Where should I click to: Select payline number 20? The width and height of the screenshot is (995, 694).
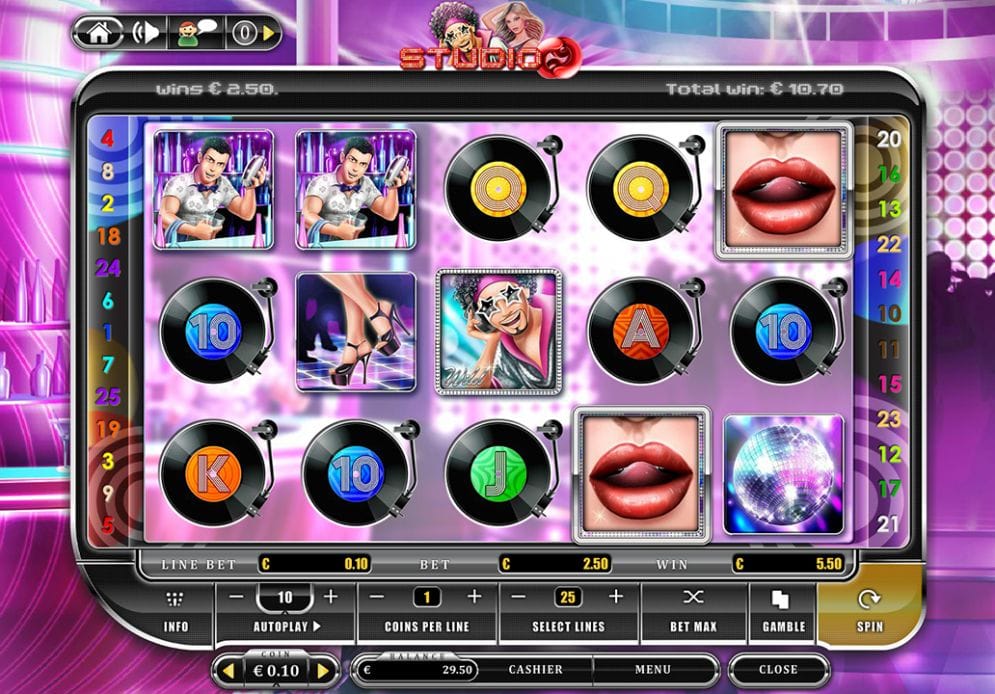(x=888, y=140)
